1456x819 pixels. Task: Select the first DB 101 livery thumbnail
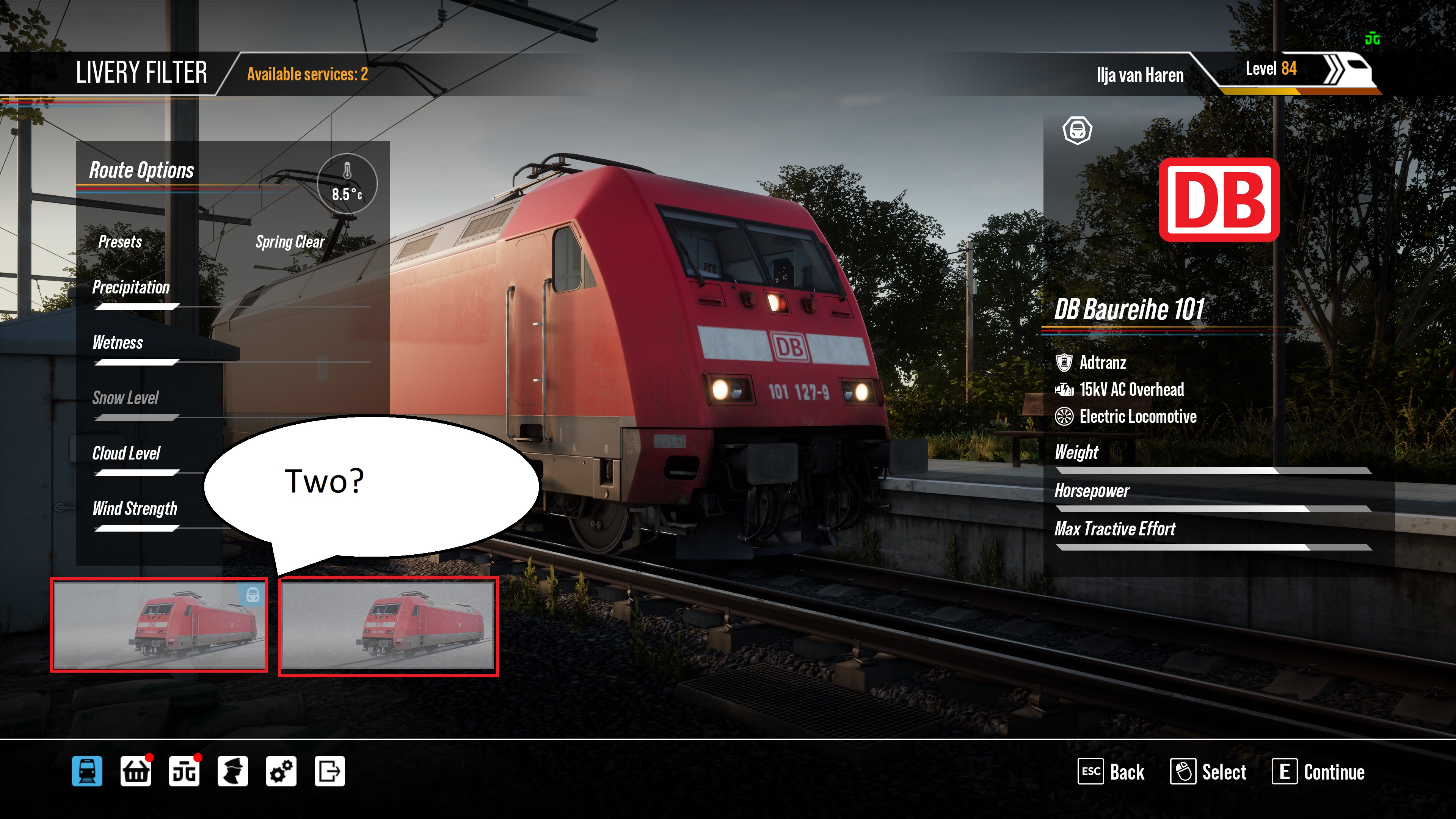(159, 624)
